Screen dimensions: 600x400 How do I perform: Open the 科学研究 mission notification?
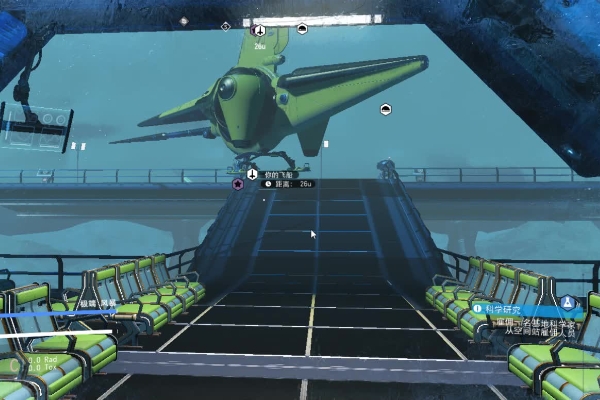click(518, 309)
